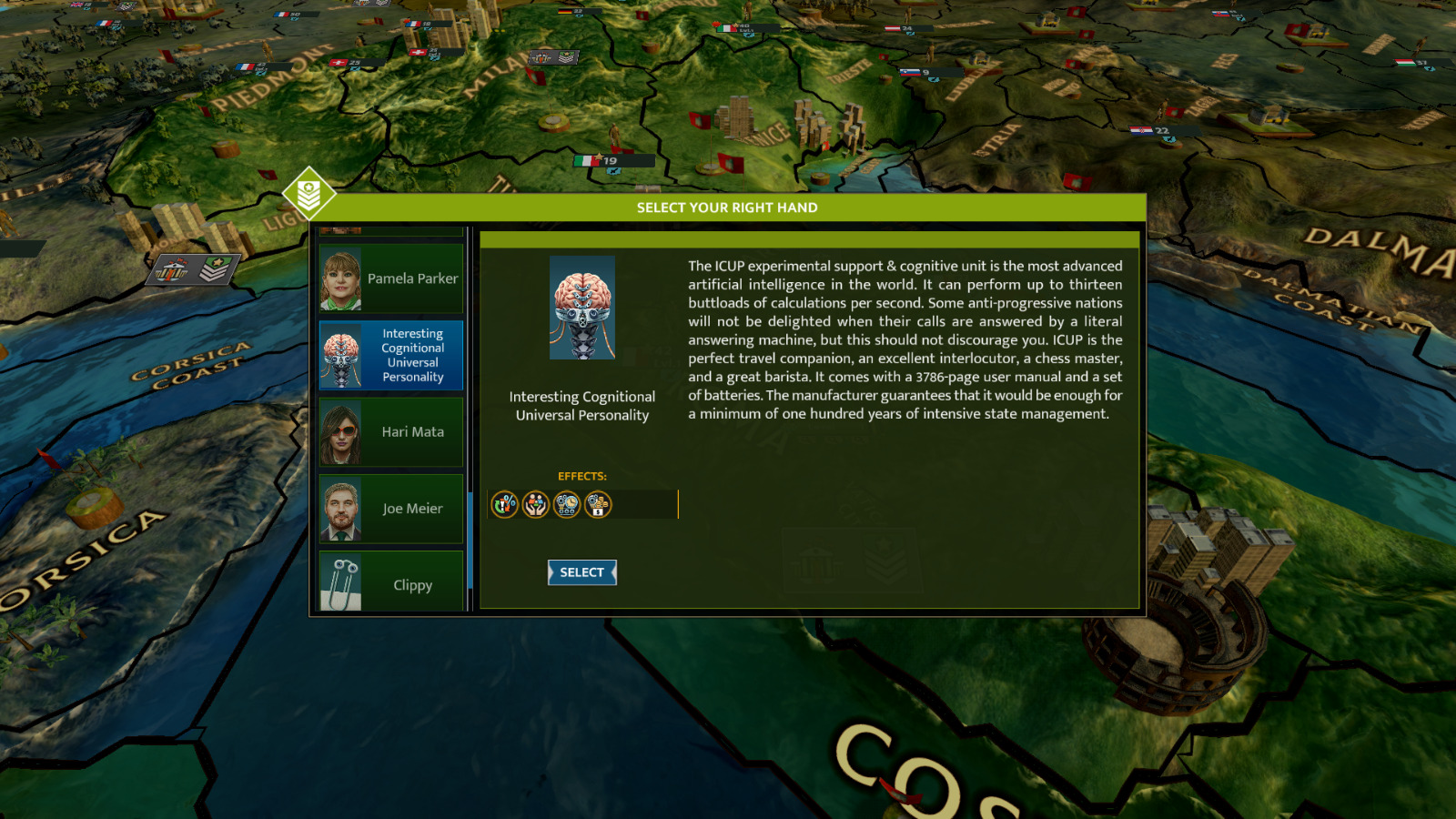
Task: Click the production time effect icon
Action: [x=565, y=504]
